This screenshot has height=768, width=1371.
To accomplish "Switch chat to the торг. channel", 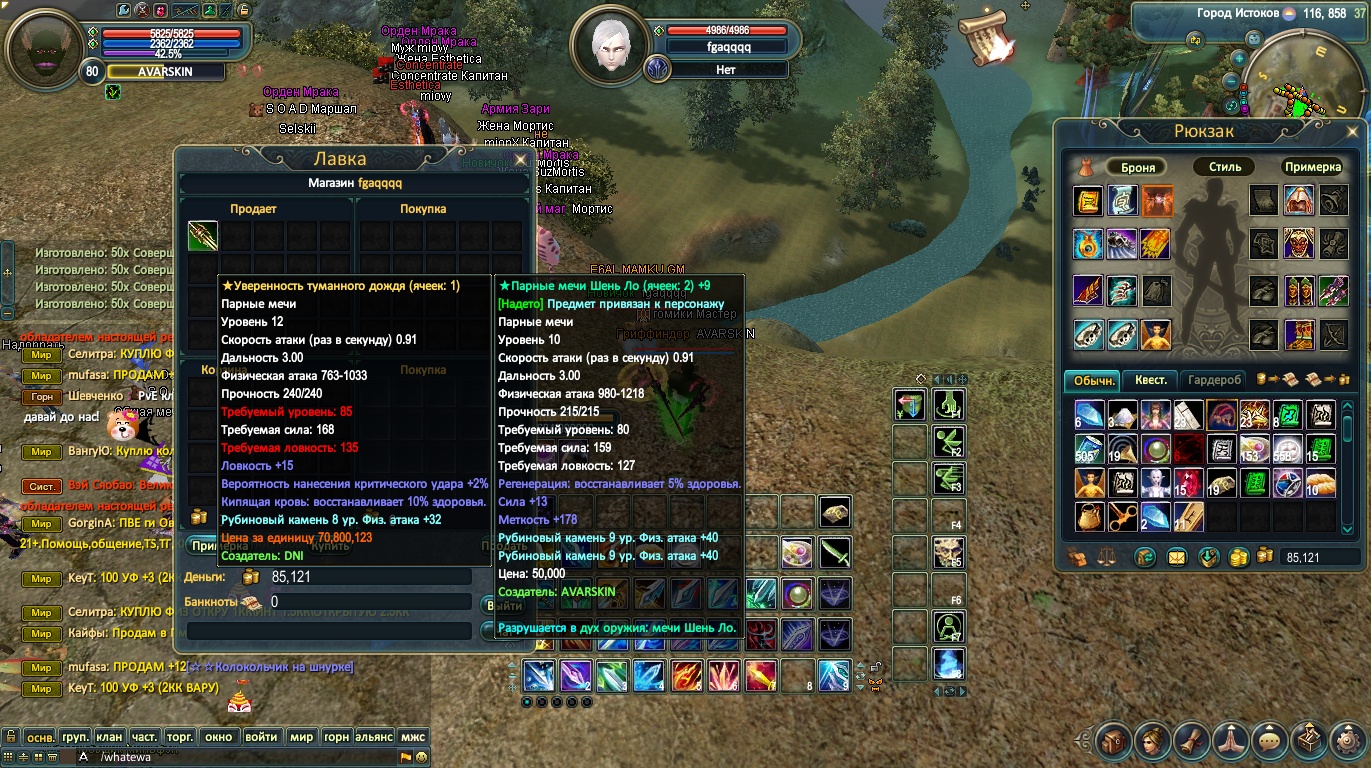I will [180, 737].
